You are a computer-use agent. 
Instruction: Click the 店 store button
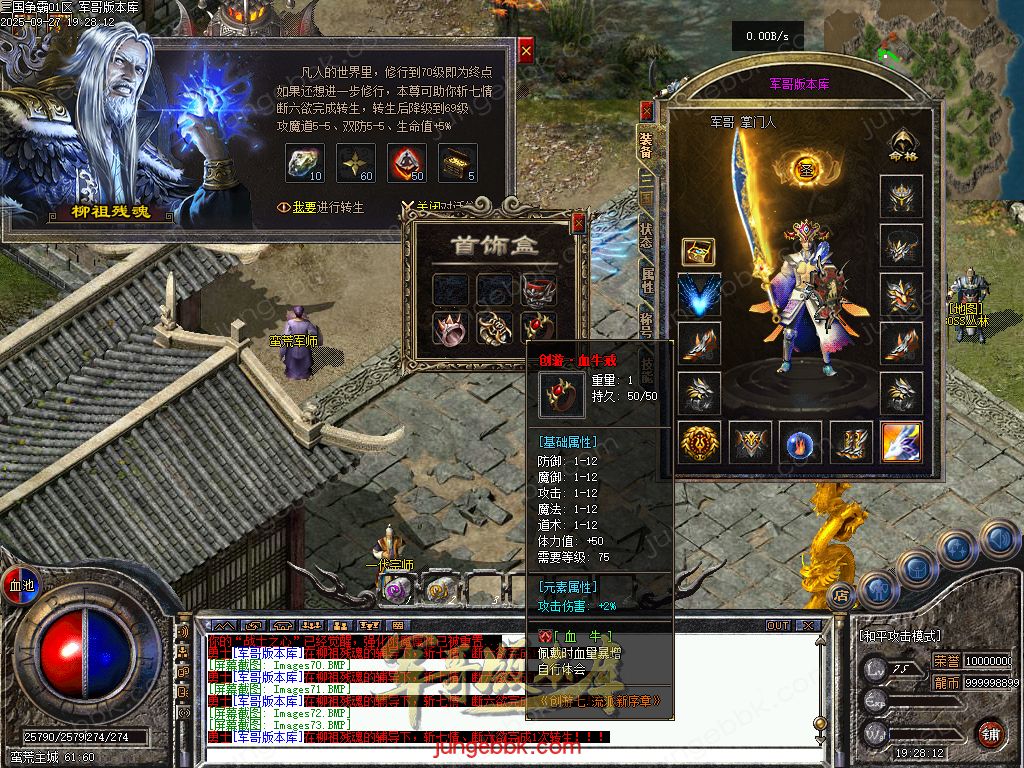click(841, 594)
